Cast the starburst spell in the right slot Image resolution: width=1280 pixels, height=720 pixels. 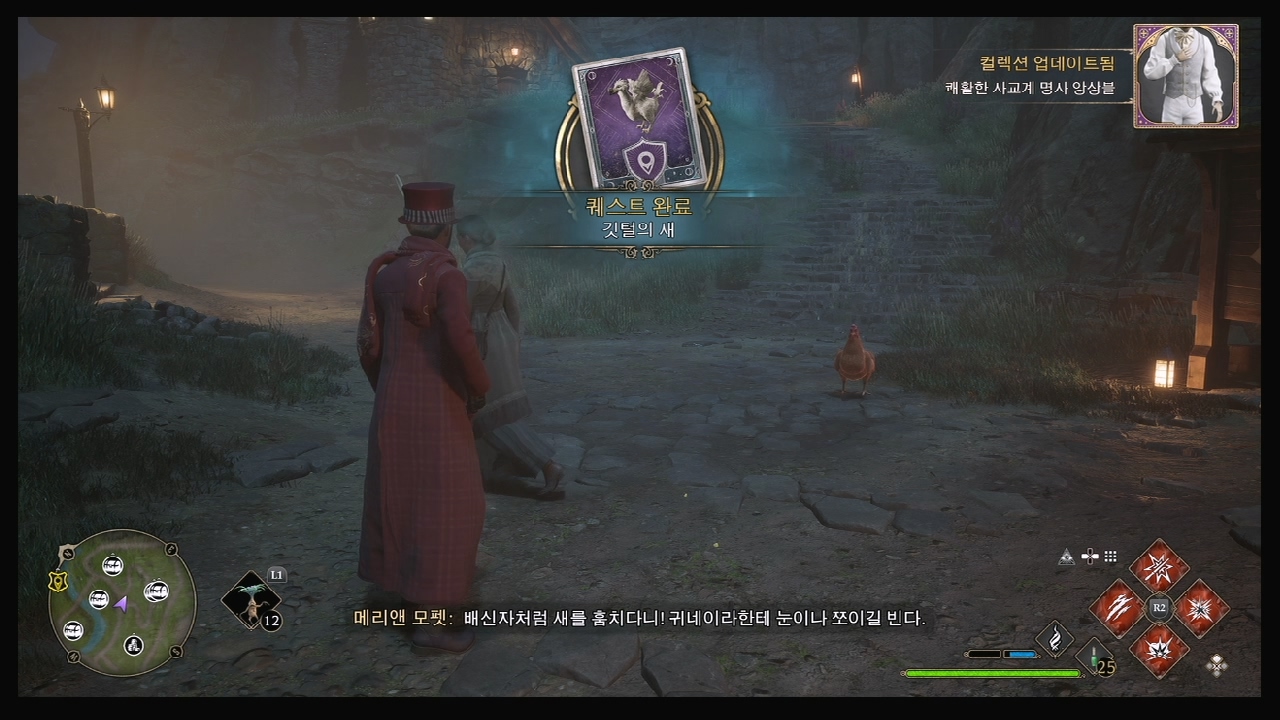click(1201, 608)
